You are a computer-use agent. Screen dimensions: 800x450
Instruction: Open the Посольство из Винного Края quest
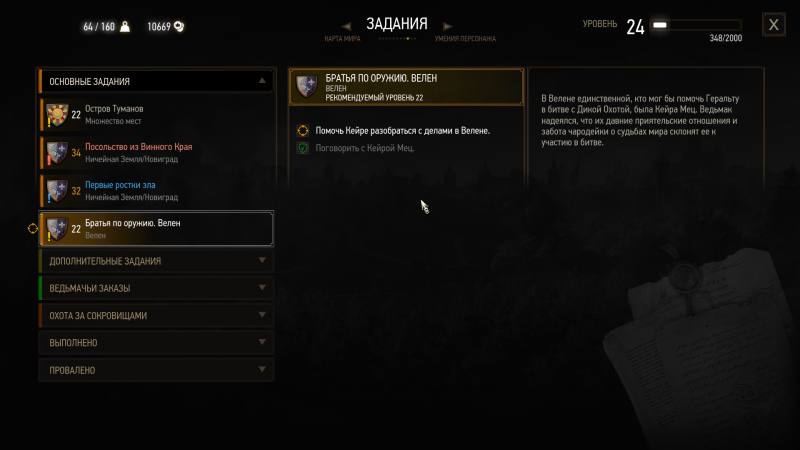click(x=156, y=152)
